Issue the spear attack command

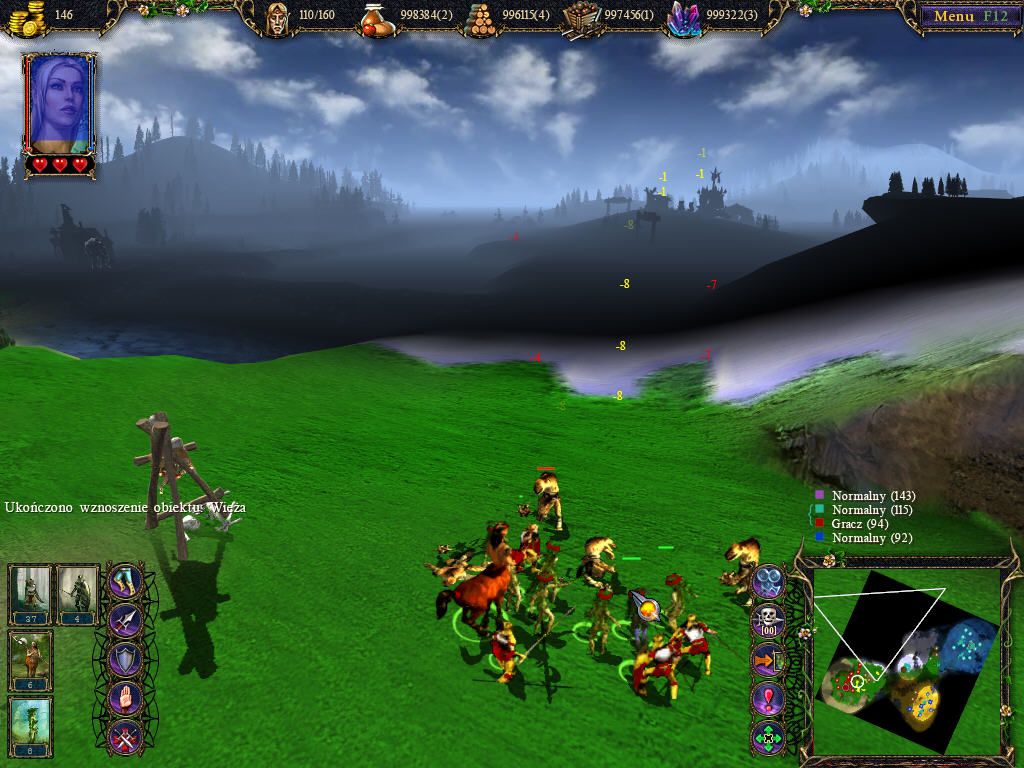tap(125, 621)
